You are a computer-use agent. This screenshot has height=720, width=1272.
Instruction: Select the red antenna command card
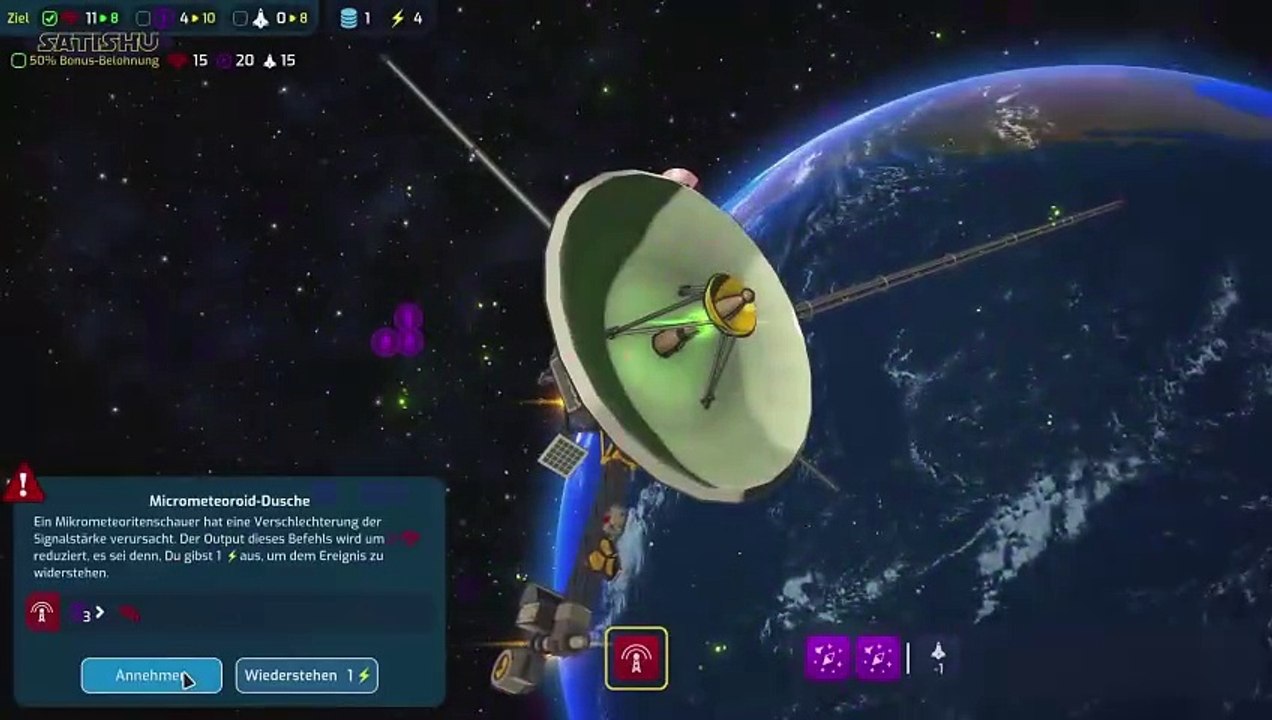pyautogui.click(x=636, y=658)
